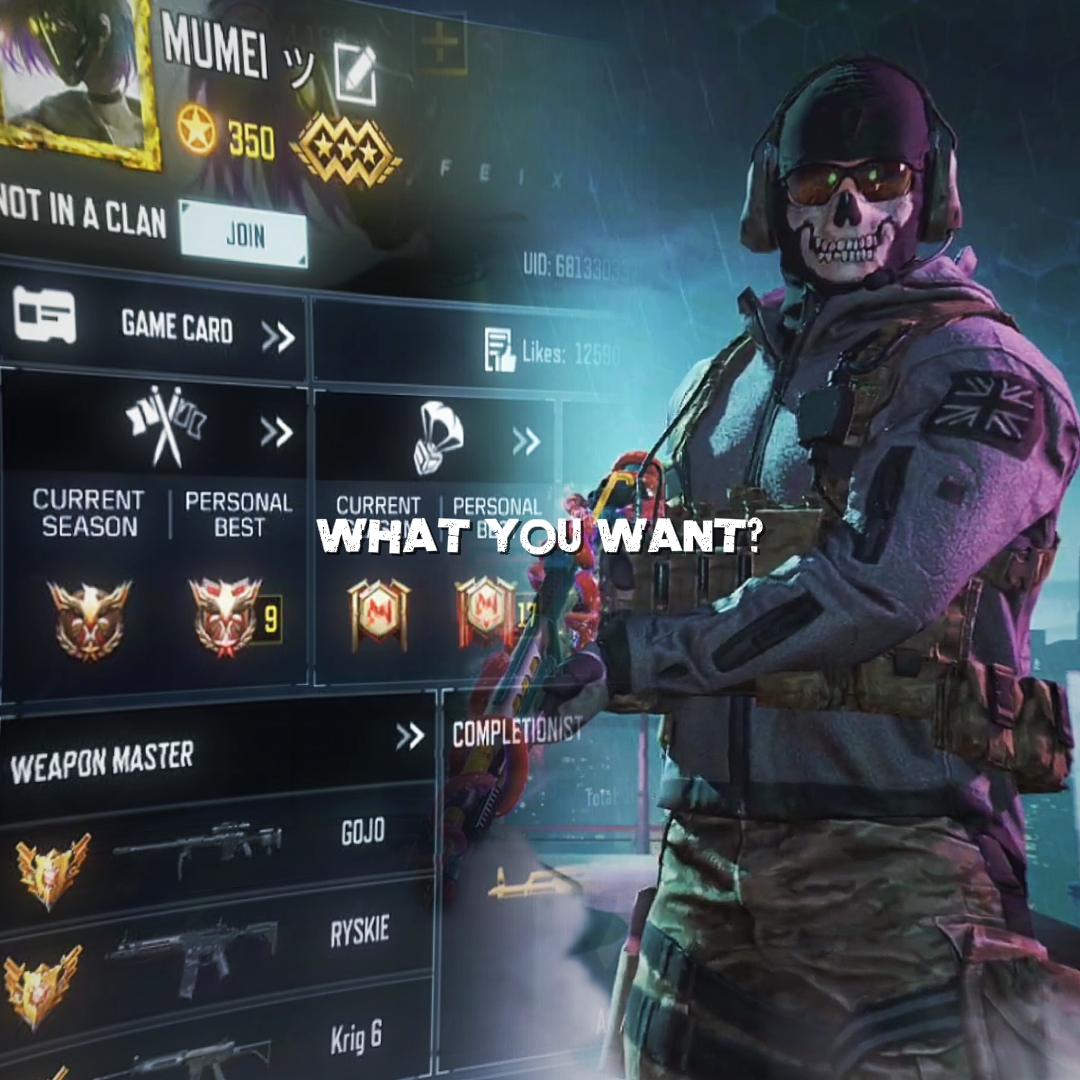Open multiplayer ranked details arrow
Viewport: 1080px width, 1080px height.
(276, 432)
